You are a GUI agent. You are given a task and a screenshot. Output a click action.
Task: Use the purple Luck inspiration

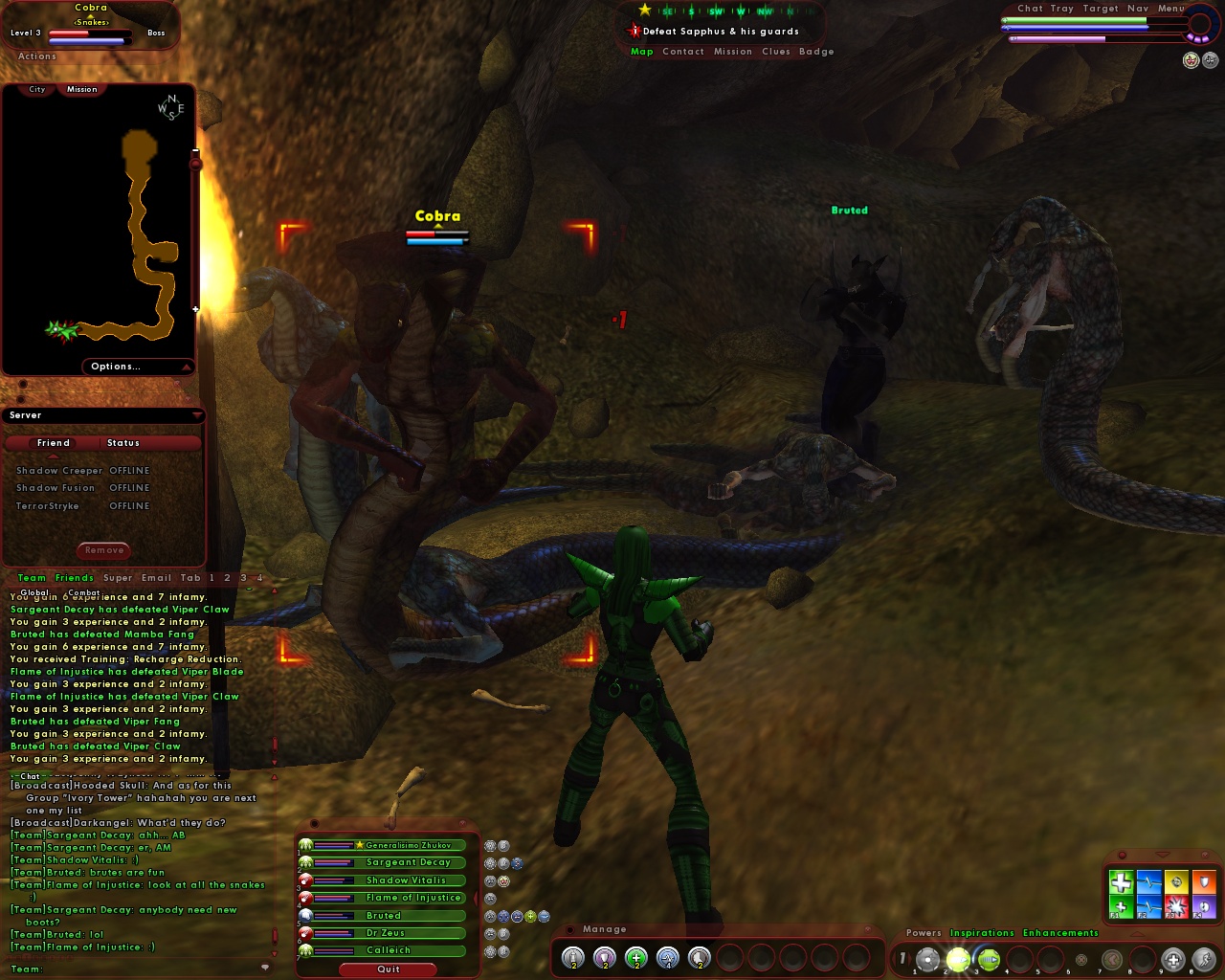604,957
